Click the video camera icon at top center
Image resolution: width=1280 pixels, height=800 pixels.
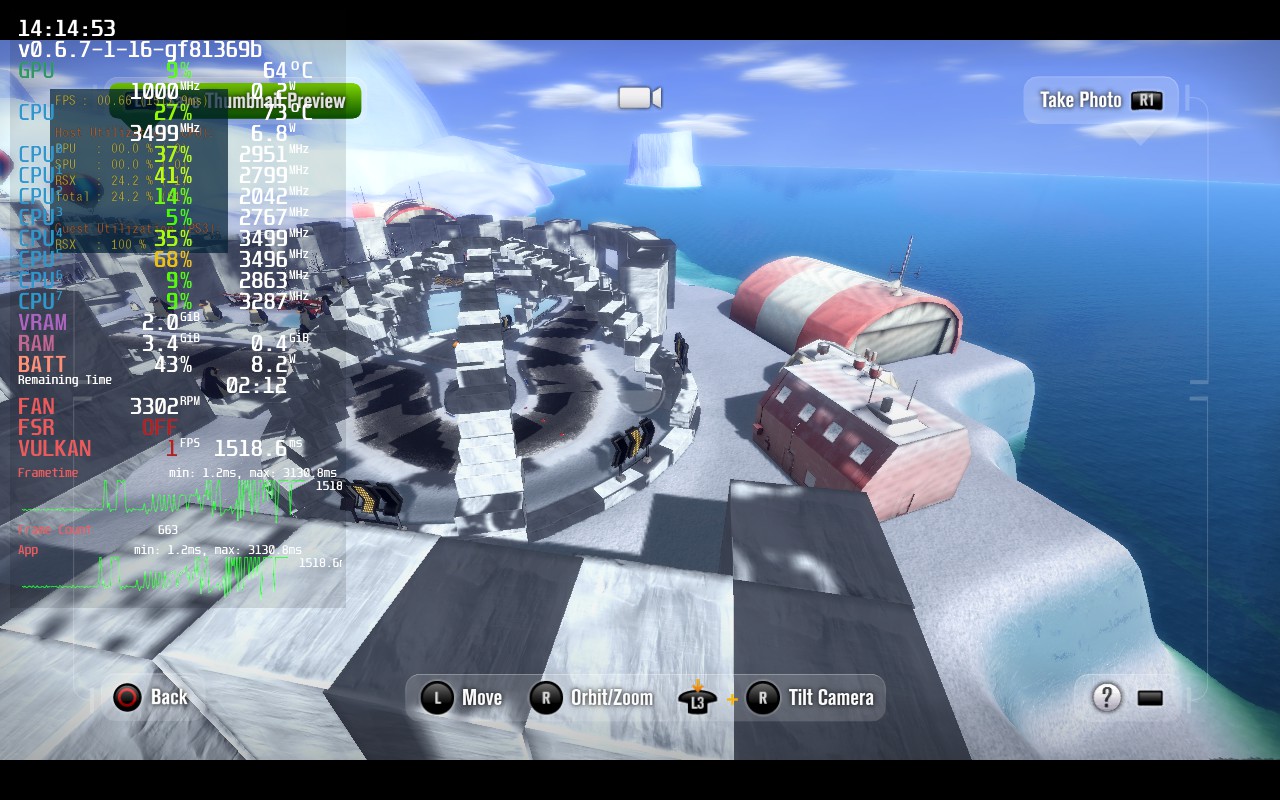pyautogui.click(x=639, y=97)
